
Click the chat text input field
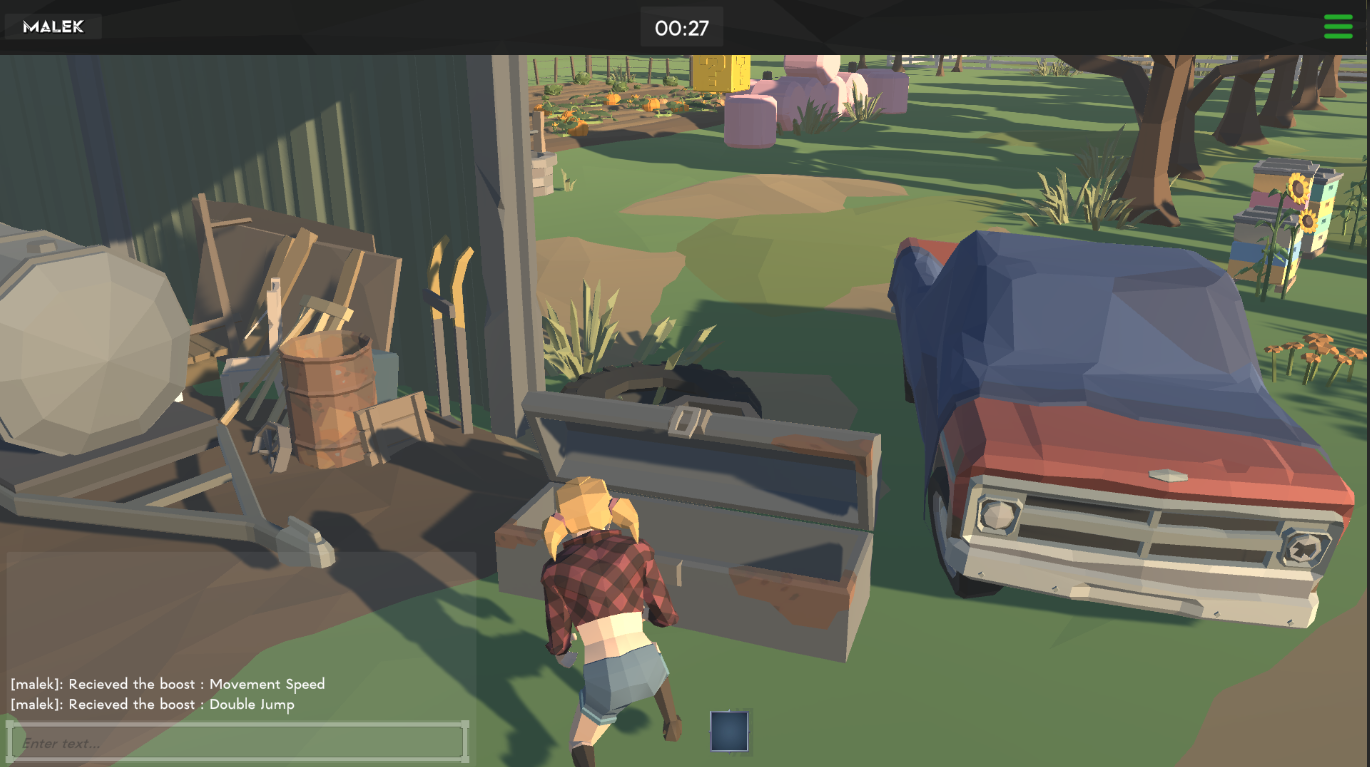238,743
